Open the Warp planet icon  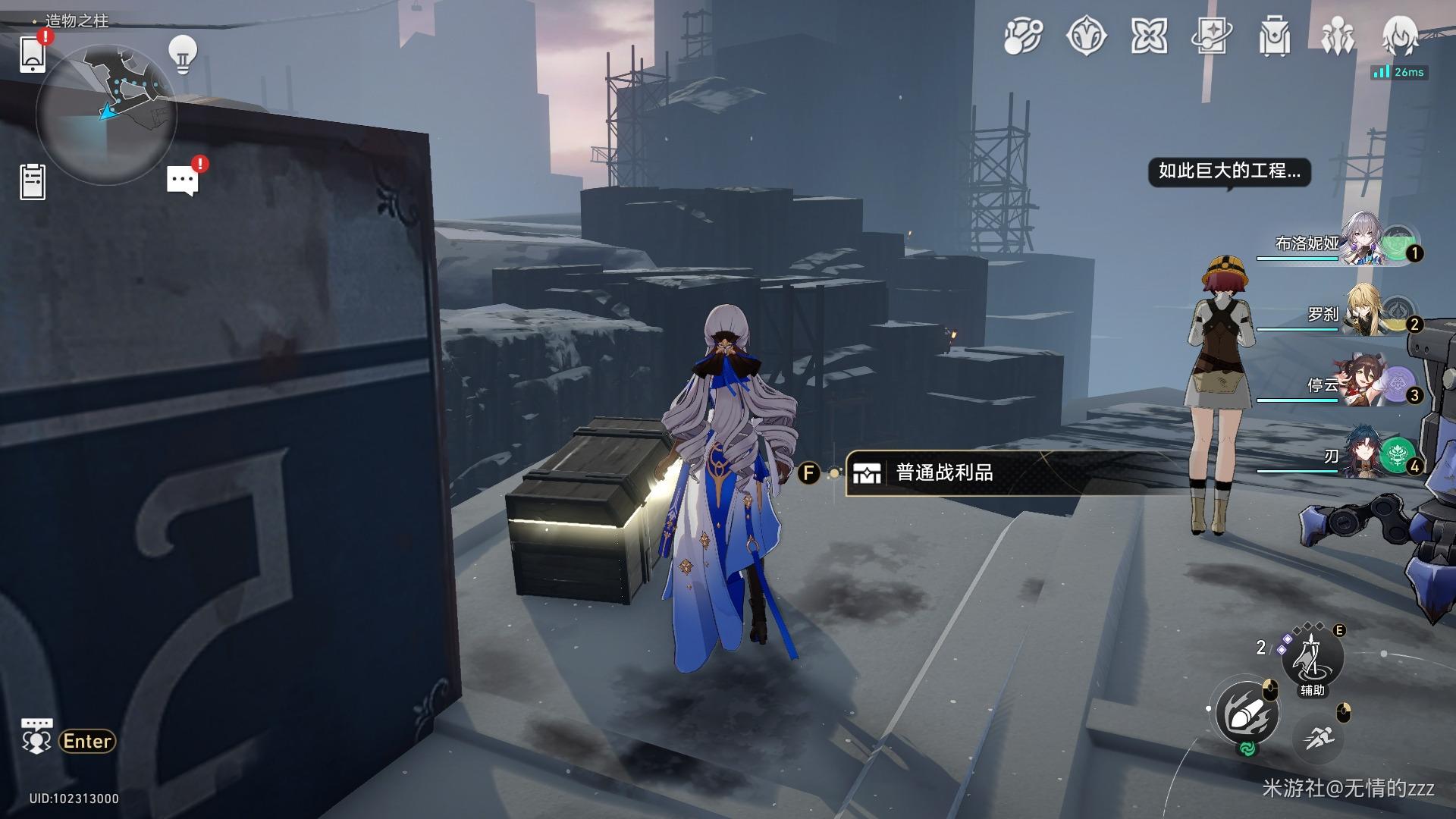click(1023, 36)
